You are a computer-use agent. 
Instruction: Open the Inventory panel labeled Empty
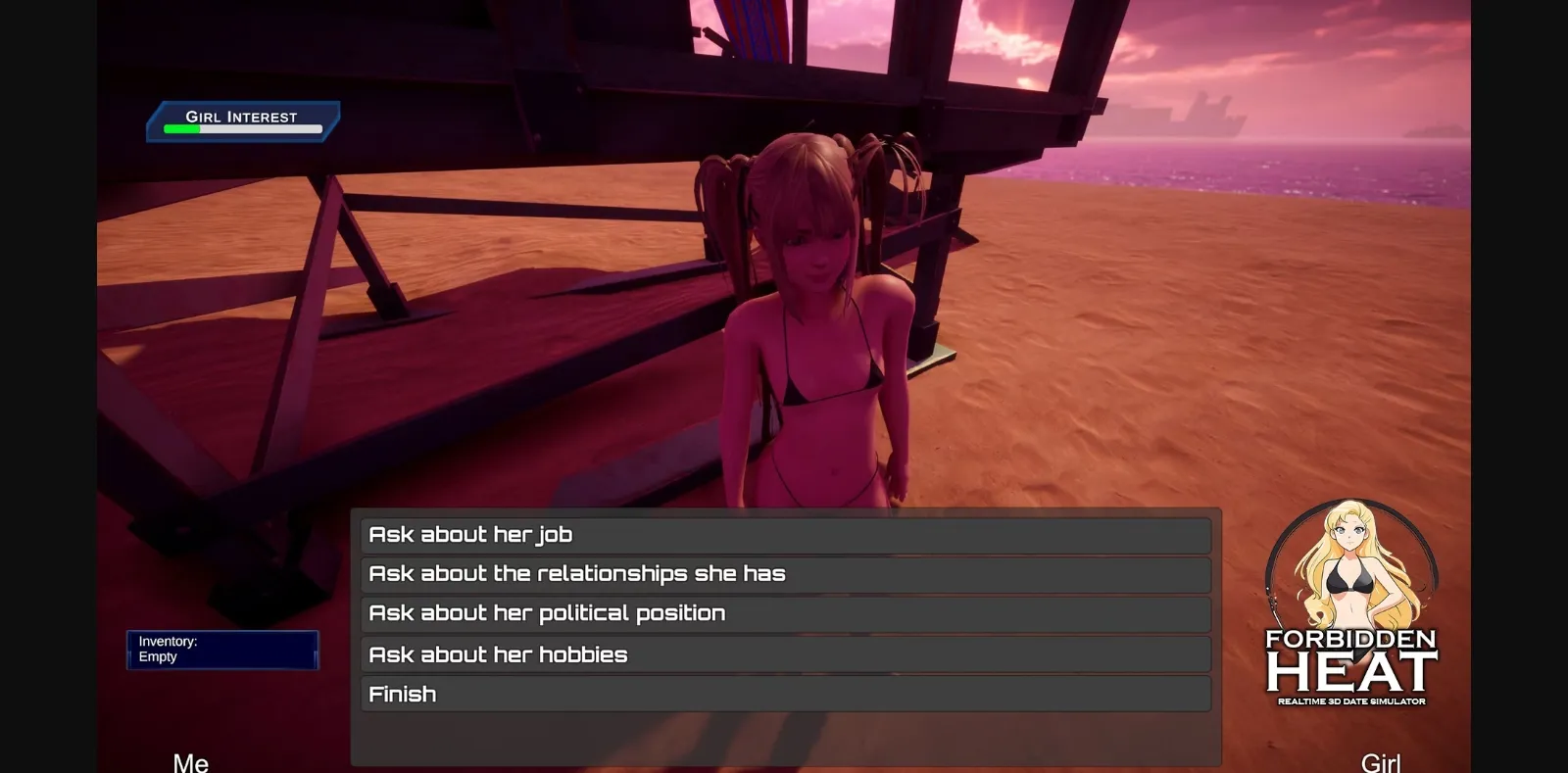click(x=223, y=650)
